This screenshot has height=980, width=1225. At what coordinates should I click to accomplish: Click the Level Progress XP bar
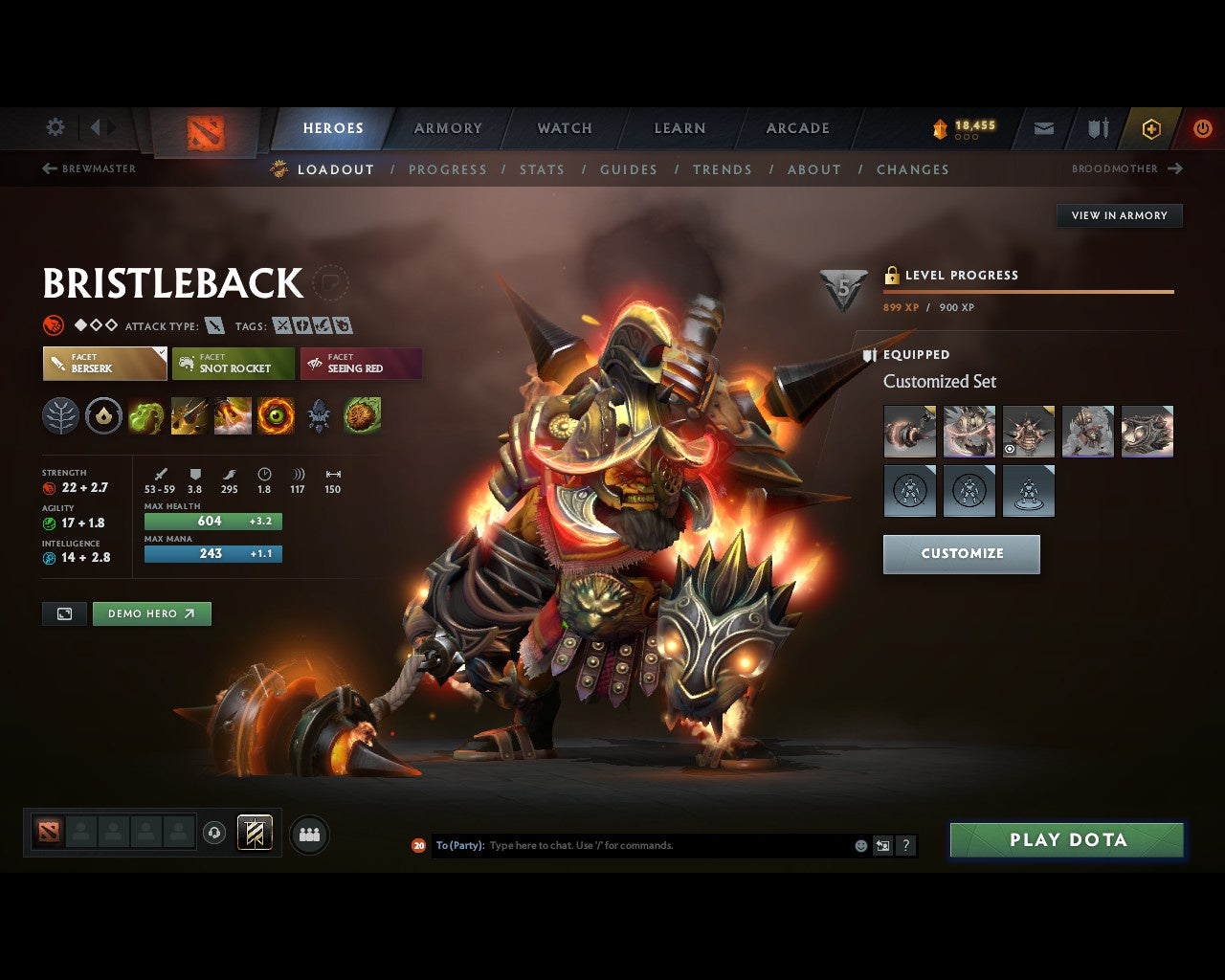(x=1029, y=291)
